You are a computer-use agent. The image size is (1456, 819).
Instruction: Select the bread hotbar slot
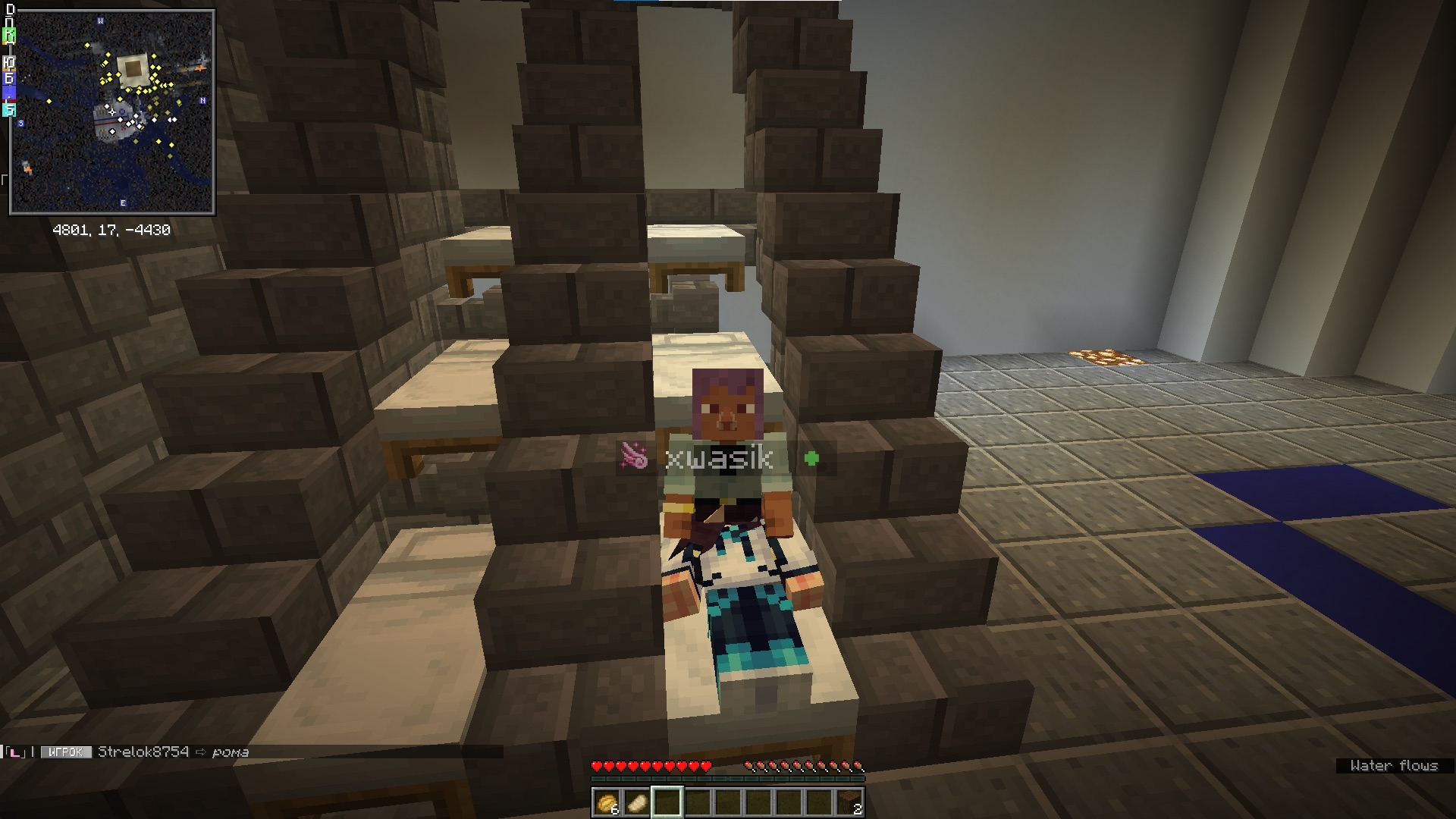(x=637, y=802)
